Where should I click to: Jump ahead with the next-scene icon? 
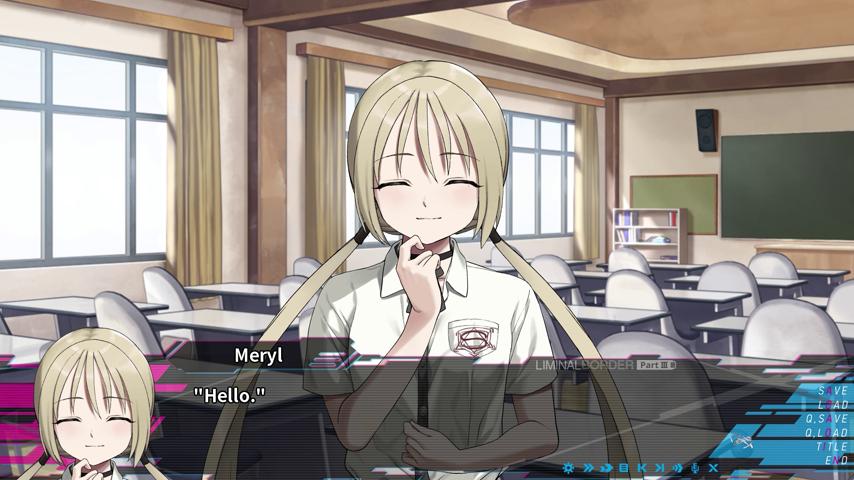tap(659, 467)
